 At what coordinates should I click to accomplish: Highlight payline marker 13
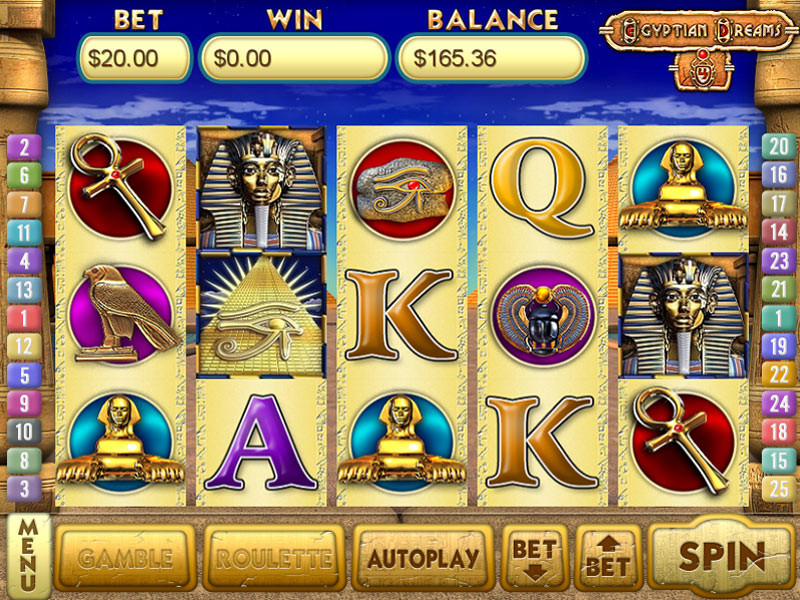tap(24, 290)
